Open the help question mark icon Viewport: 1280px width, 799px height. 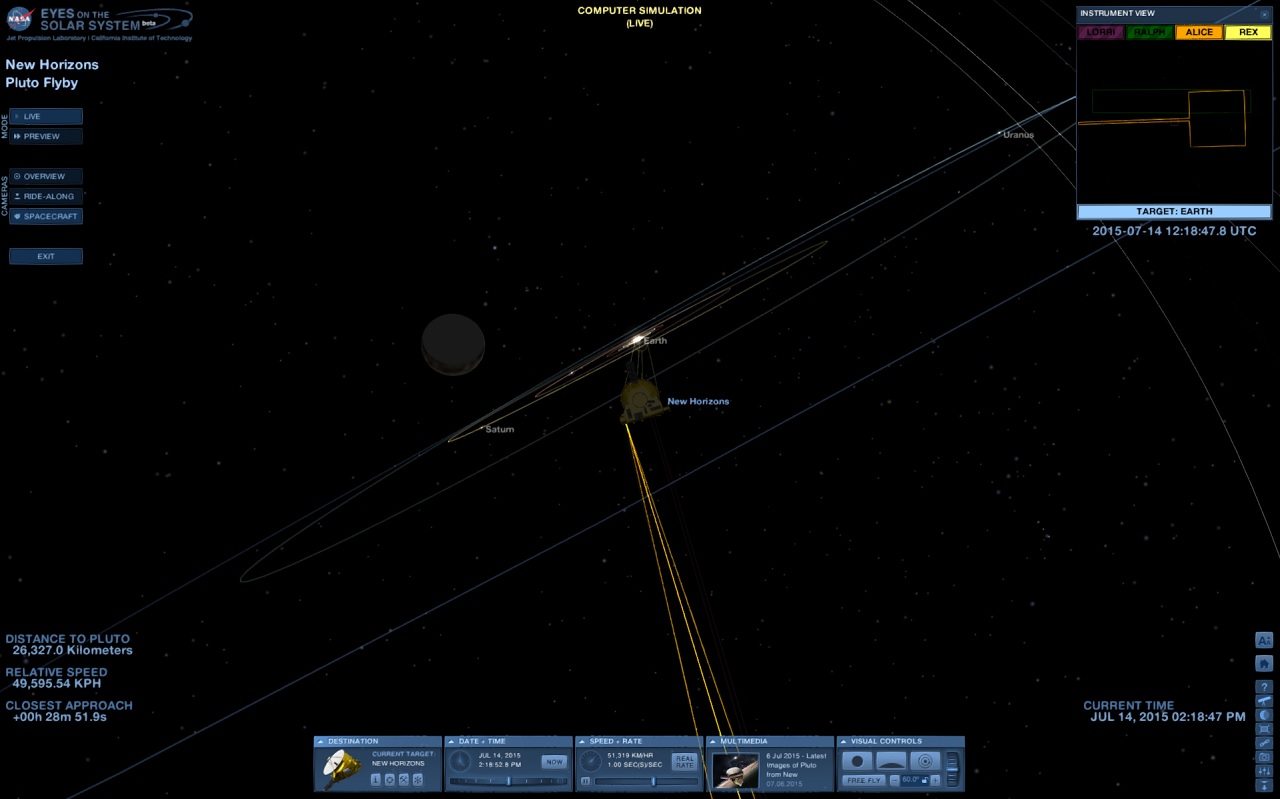pyautogui.click(x=1264, y=687)
